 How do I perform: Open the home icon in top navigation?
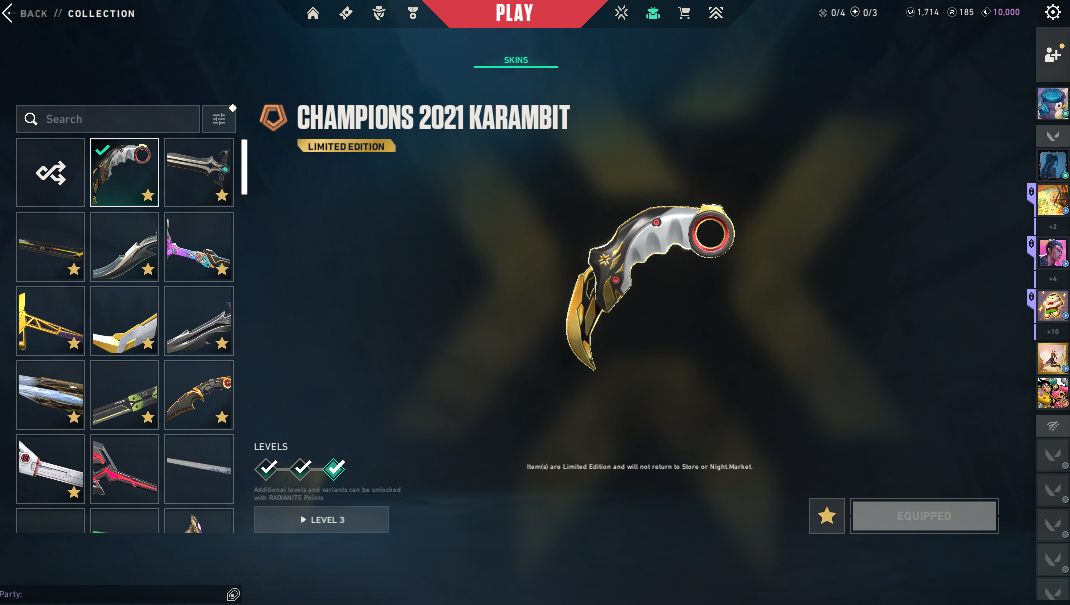click(x=313, y=14)
